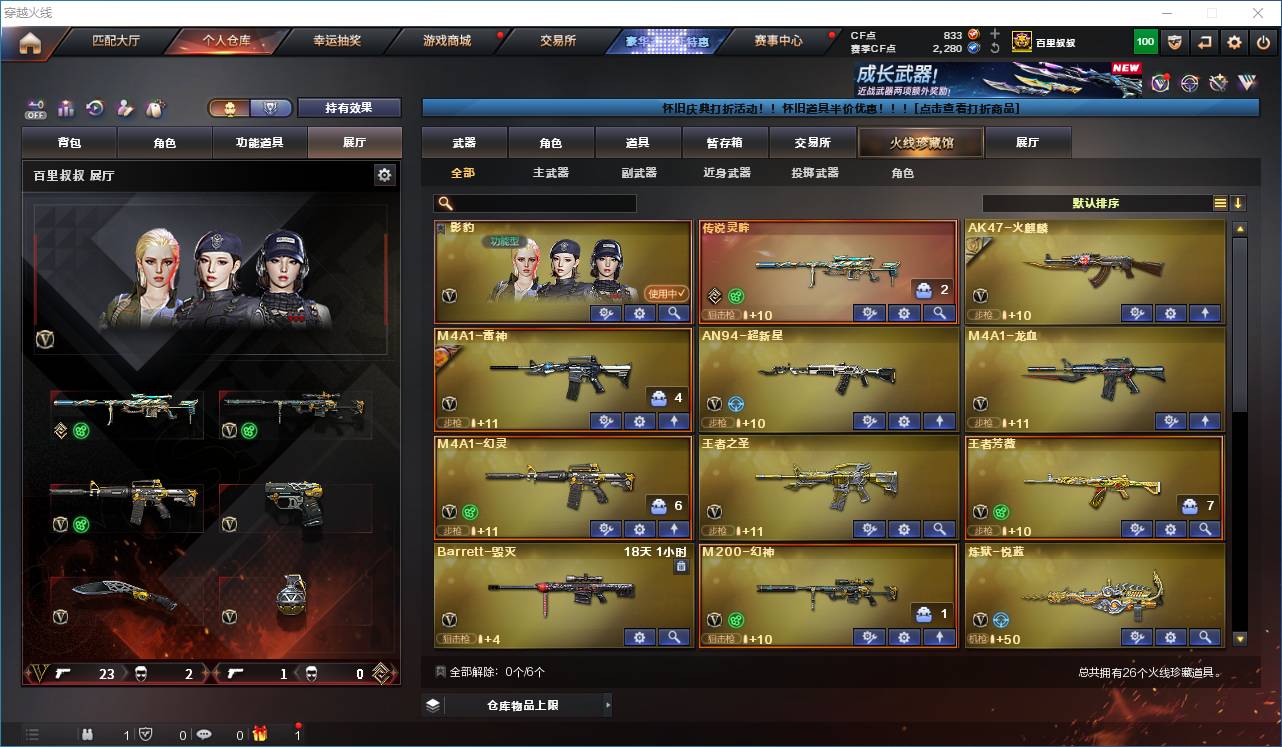
Task: Click the bar chart stats icon in left toolbar
Action: (65, 106)
